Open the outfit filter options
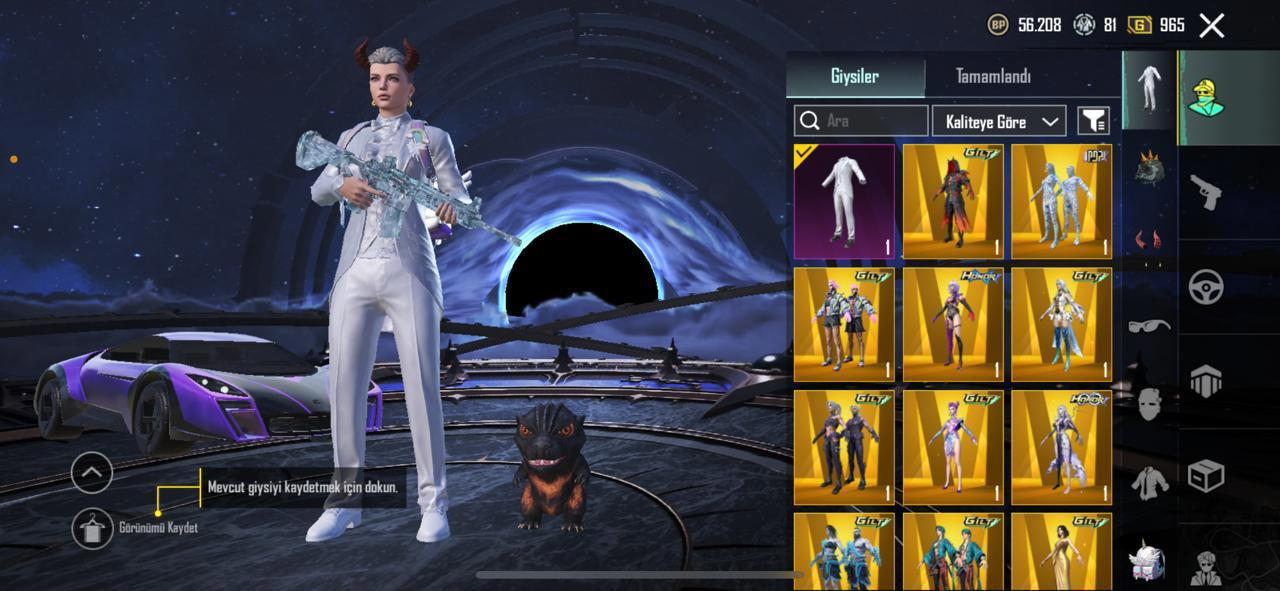Screen dimensions: 1280x591 [x=1093, y=121]
